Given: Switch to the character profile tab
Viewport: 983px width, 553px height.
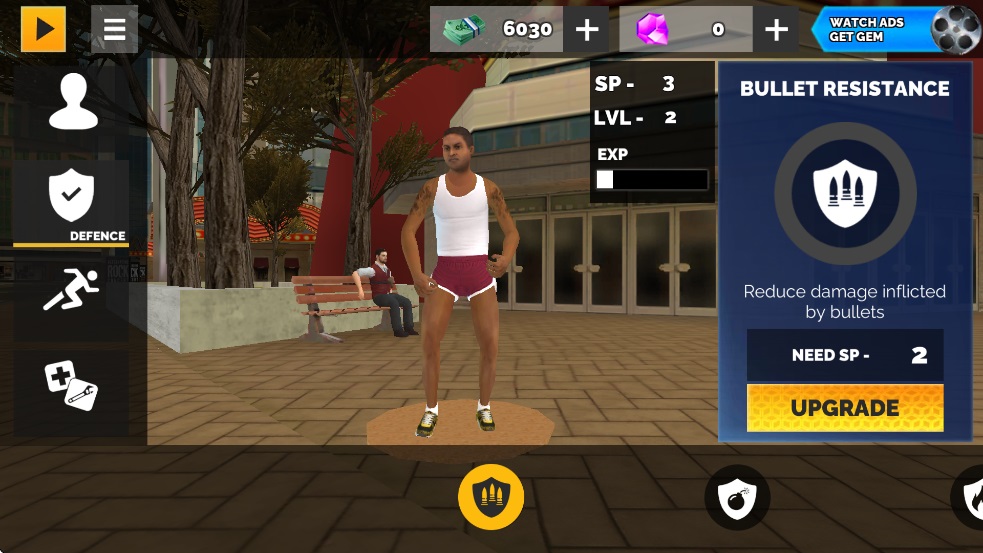Looking at the screenshot, I should [x=72, y=103].
